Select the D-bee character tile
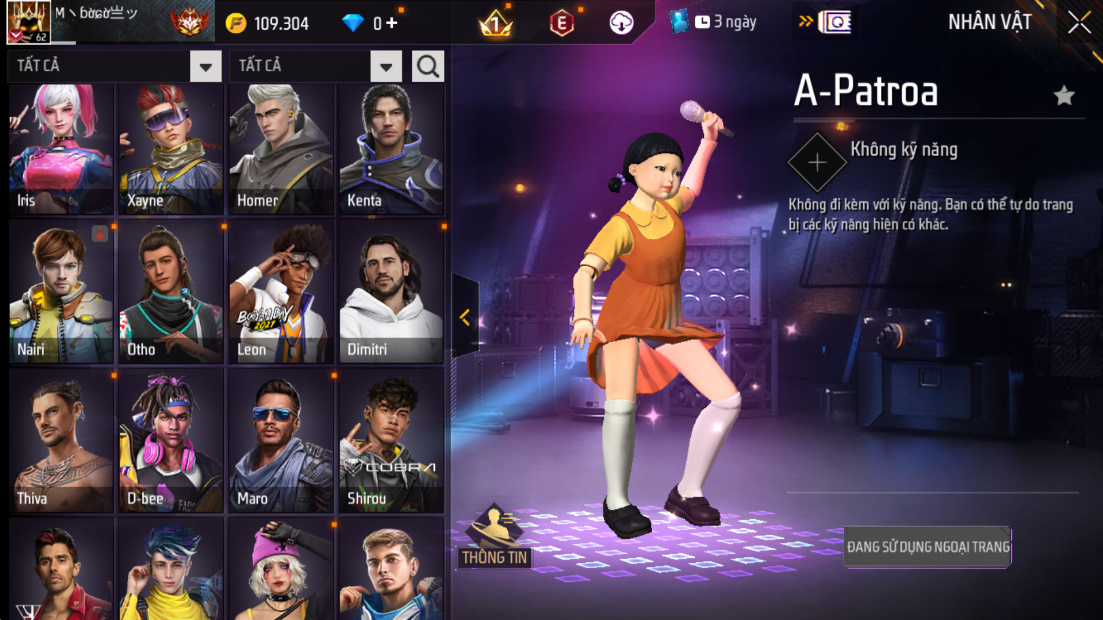 tap(171, 440)
